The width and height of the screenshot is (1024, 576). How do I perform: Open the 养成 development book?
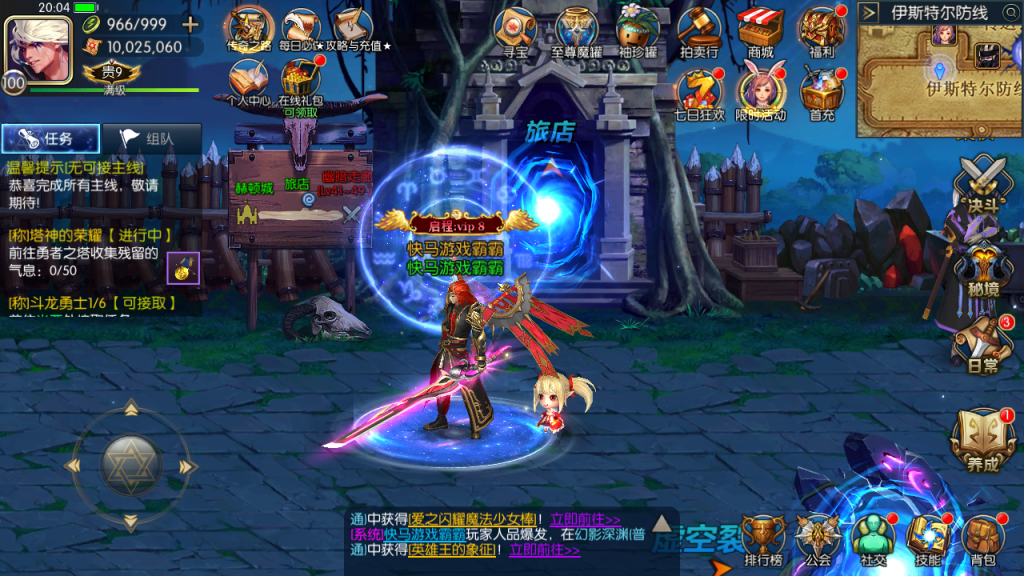(x=981, y=440)
